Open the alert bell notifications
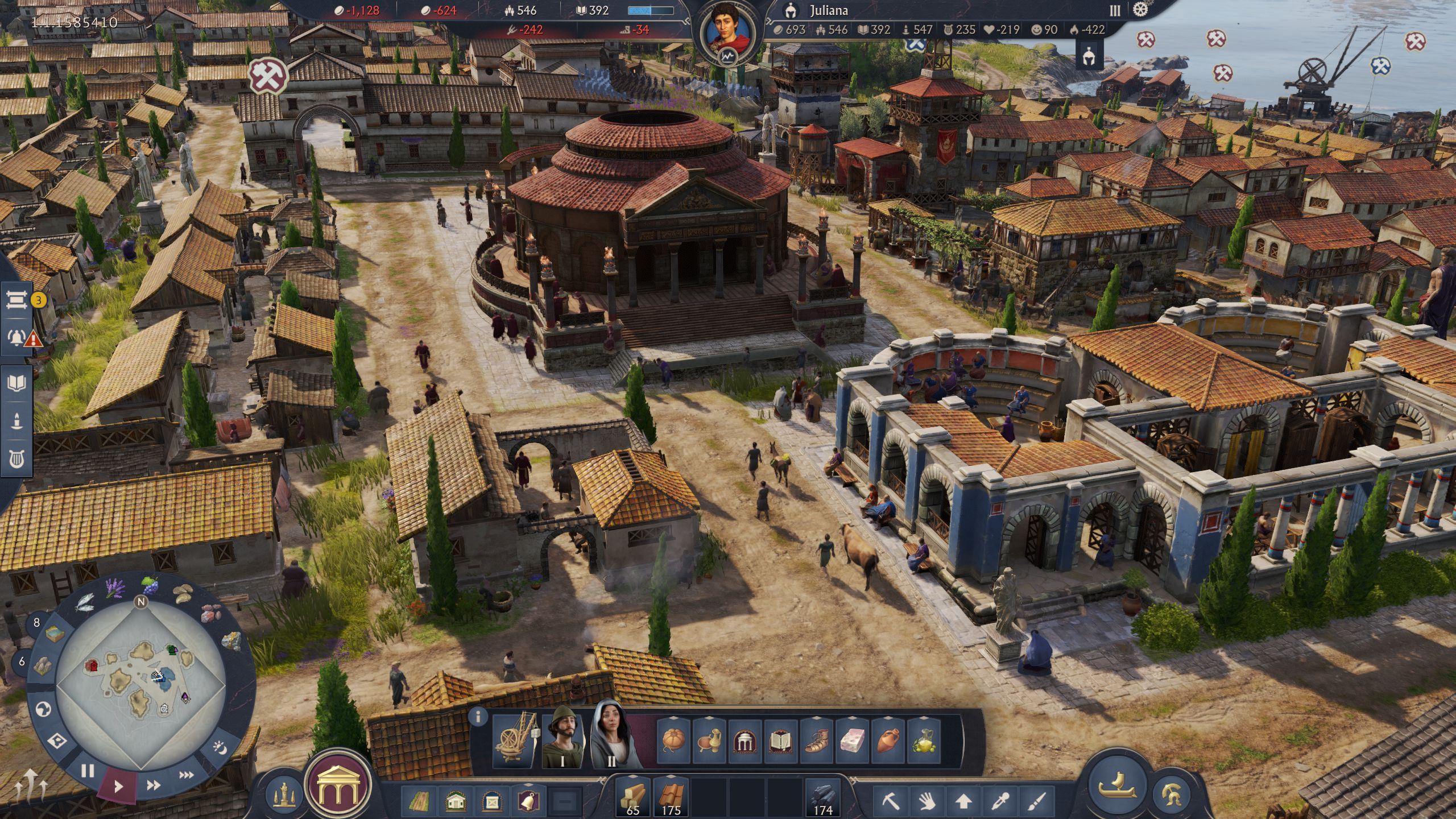Viewport: 1456px width, 819px height. 17,338
